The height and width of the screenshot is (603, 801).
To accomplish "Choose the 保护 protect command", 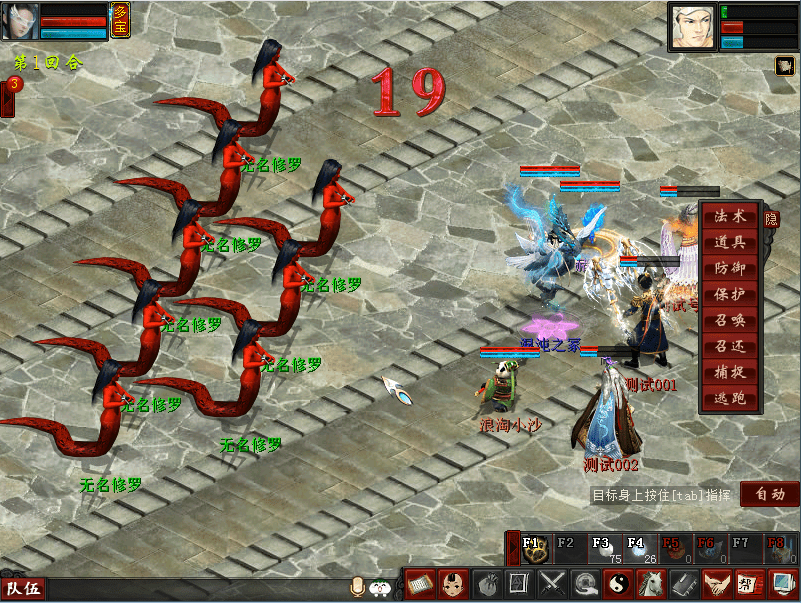I will 730,294.
